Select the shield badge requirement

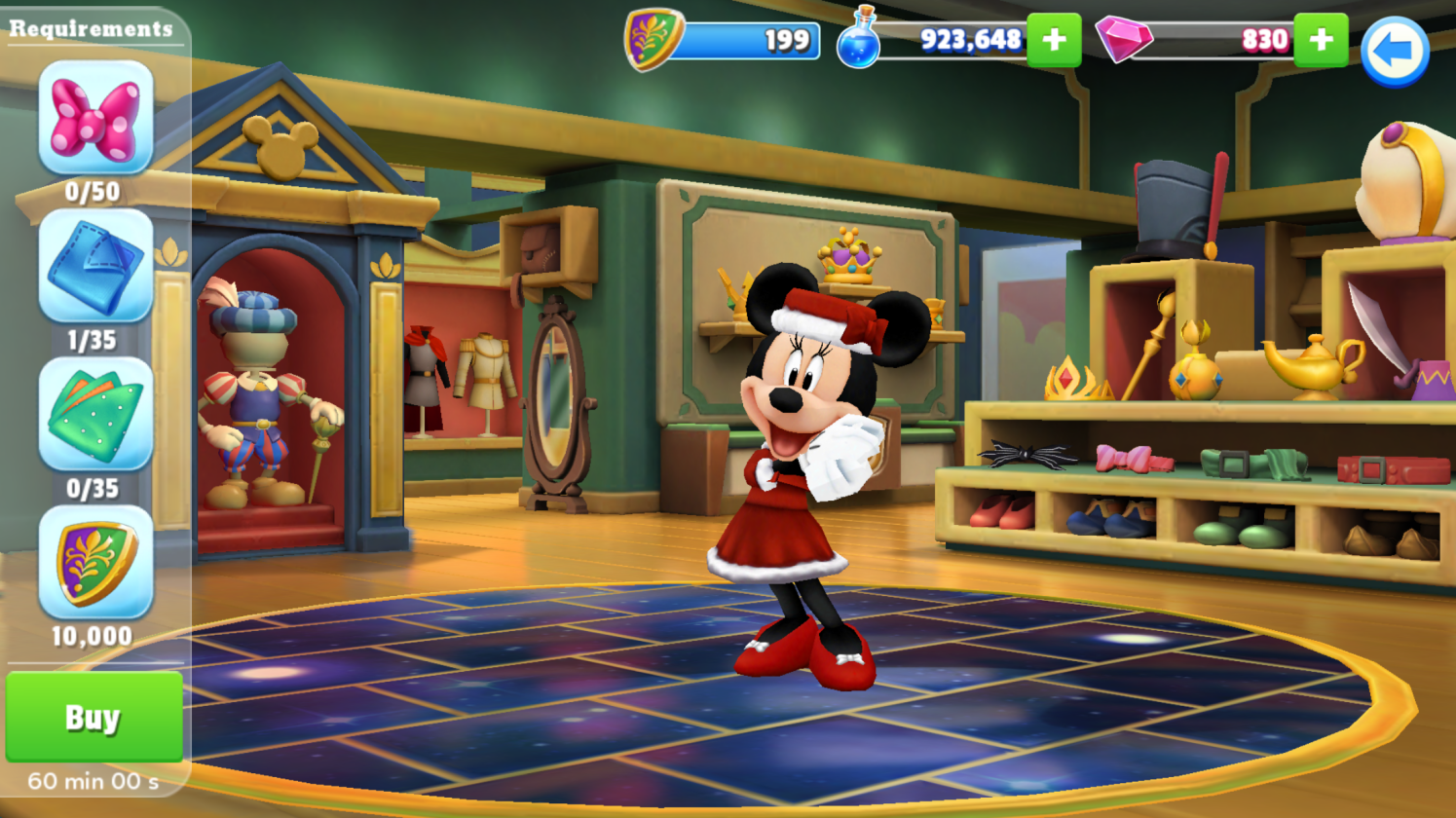click(x=95, y=562)
